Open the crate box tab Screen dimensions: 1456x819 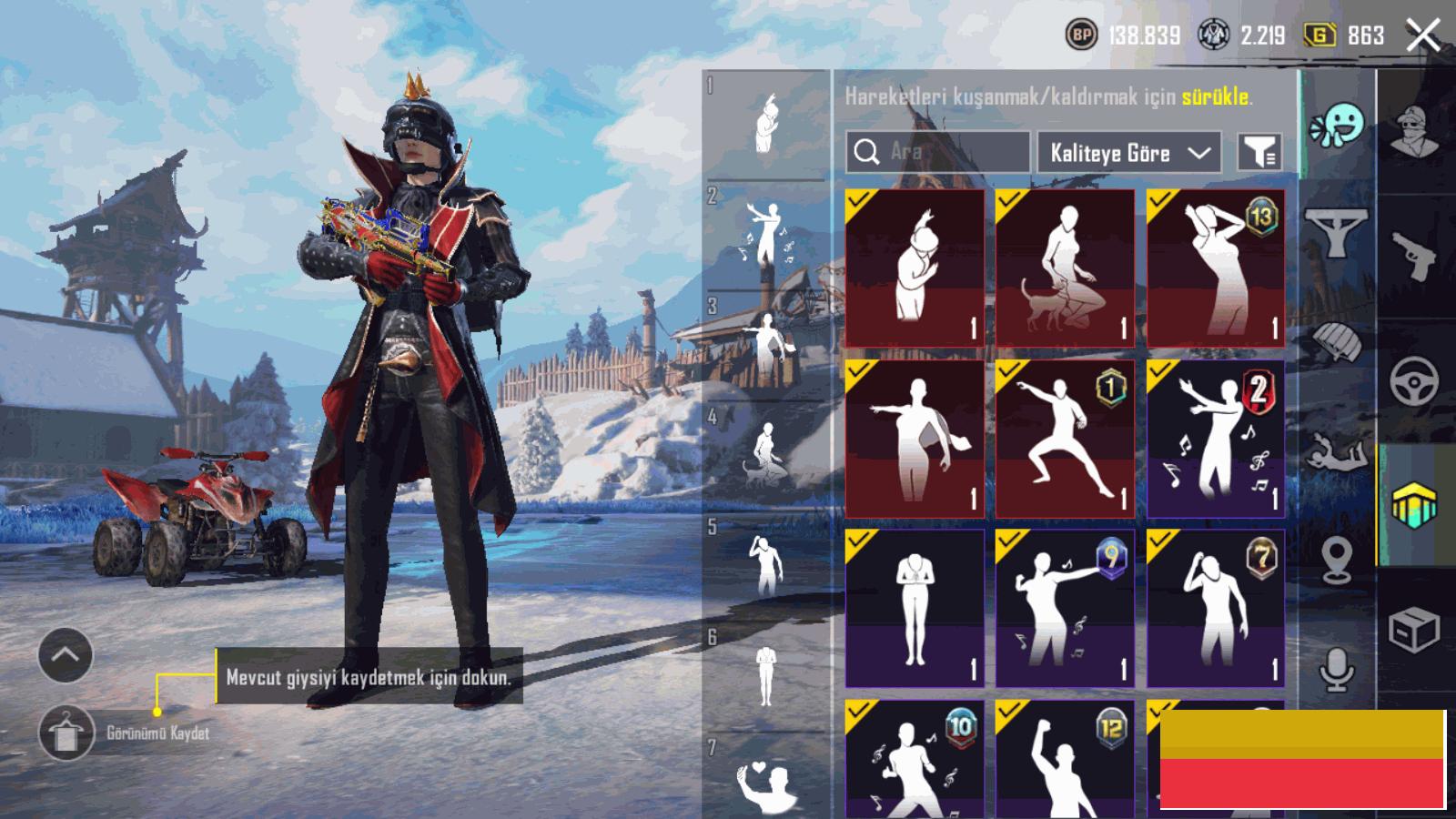coord(1413,630)
